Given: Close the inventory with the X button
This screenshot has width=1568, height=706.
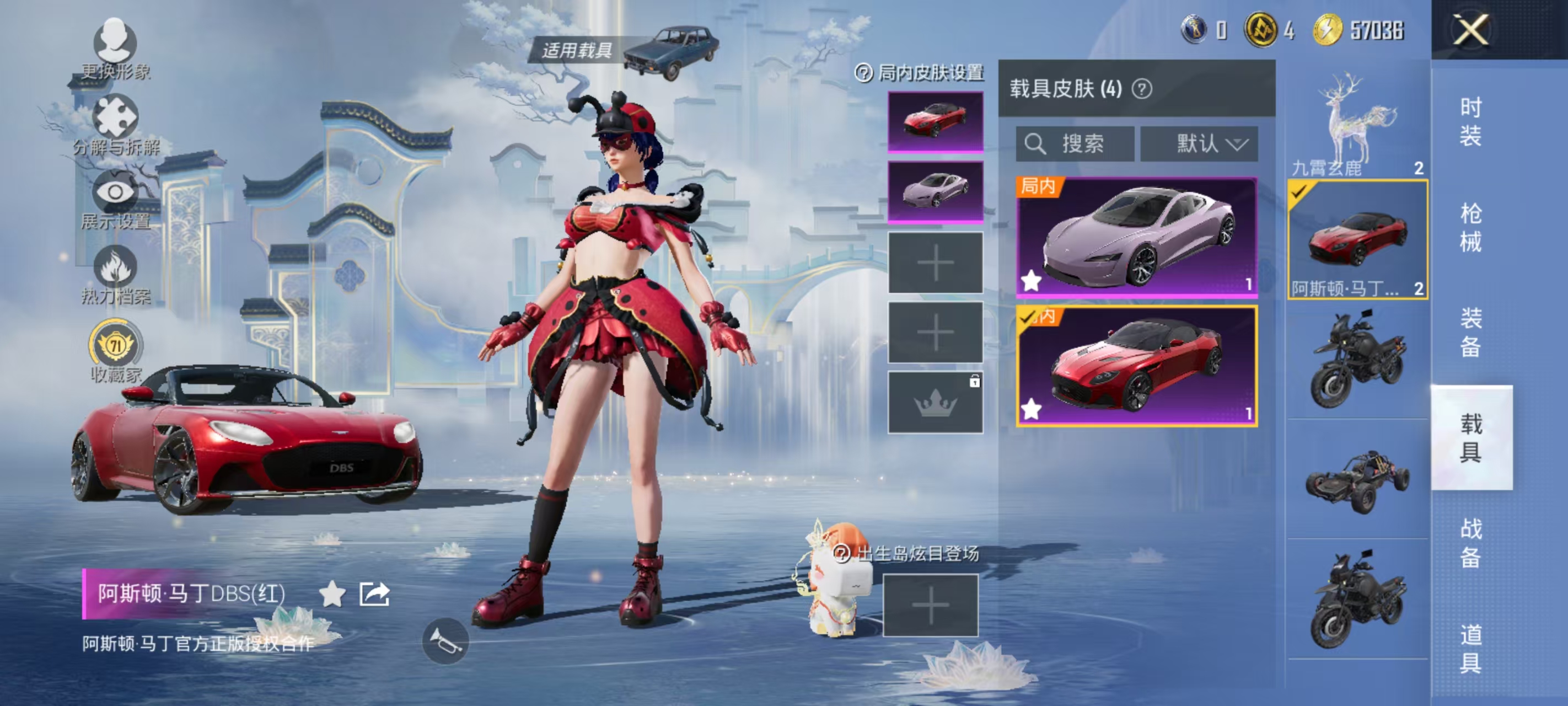Looking at the screenshot, I should 1470,30.
